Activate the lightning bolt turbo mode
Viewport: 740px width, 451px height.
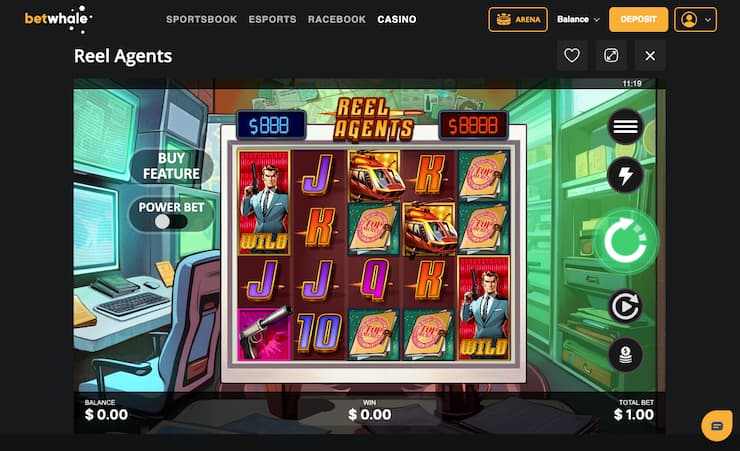tap(626, 176)
